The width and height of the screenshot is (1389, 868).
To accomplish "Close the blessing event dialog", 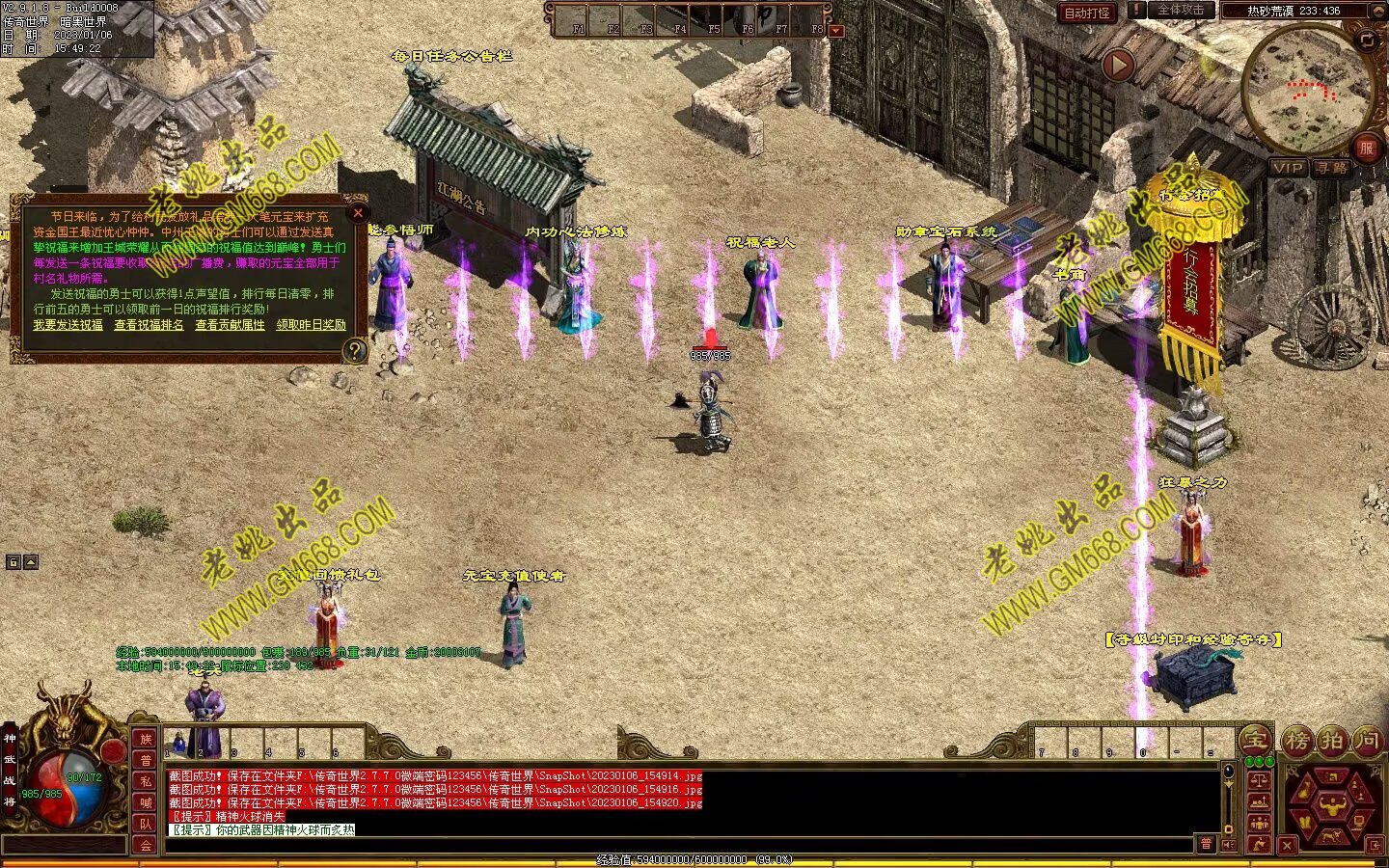I will tap(358, 212).
